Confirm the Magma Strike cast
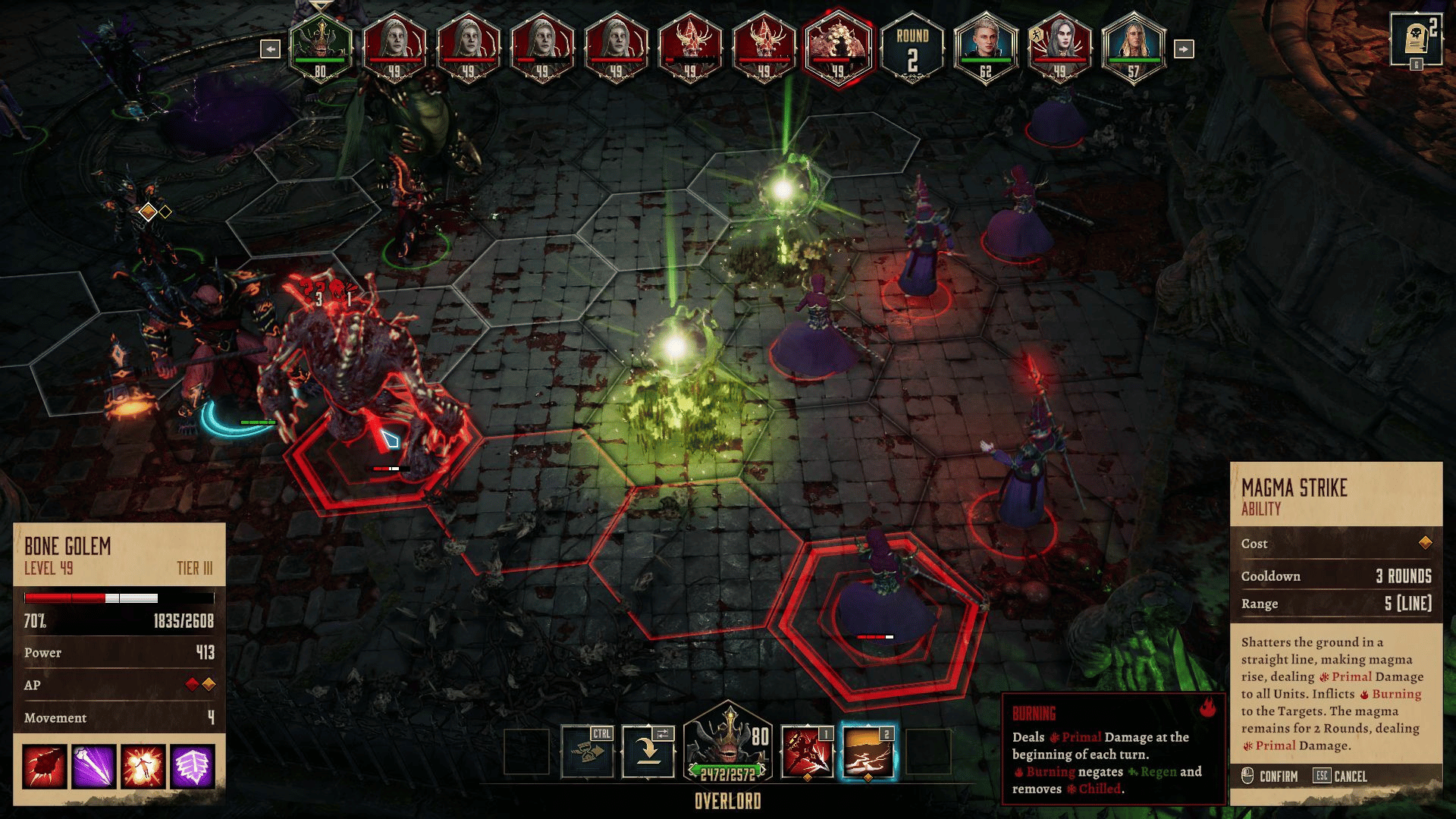The width and height of the screenshot is (1456, 819). [x=1270, y=777]
